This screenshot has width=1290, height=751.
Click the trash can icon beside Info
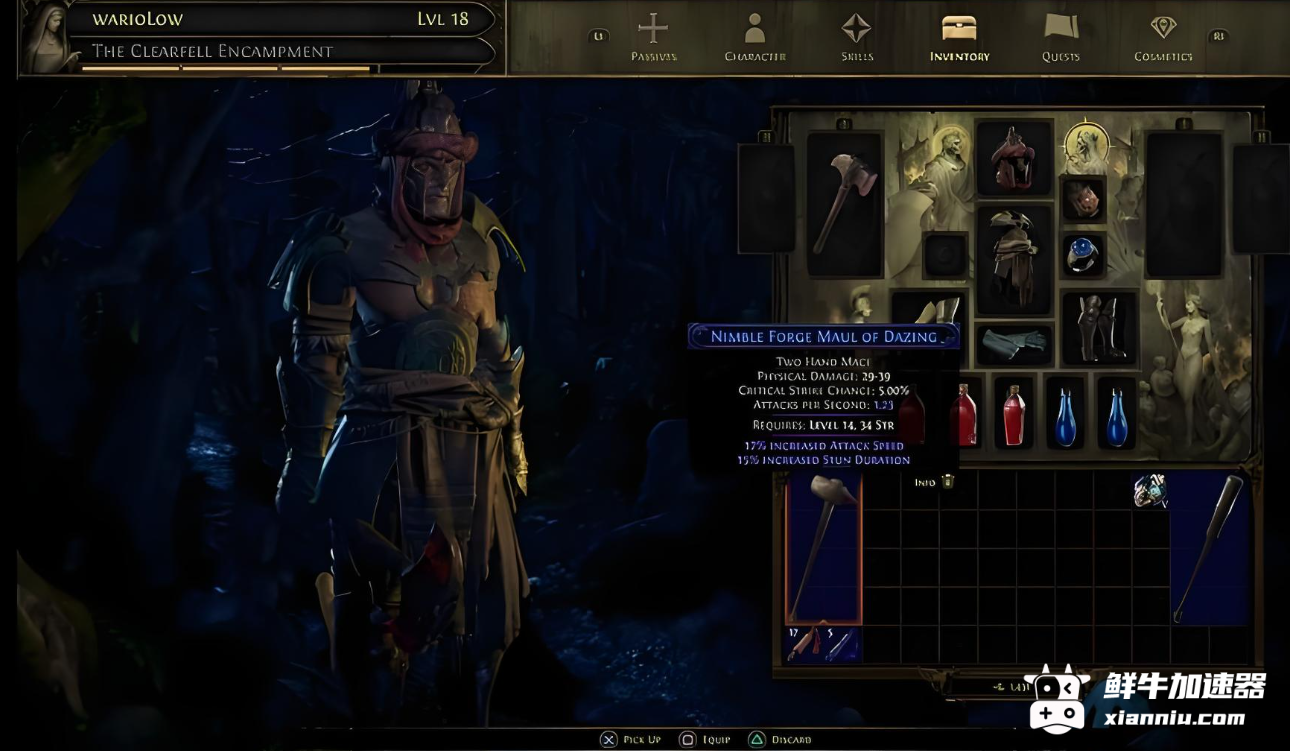point(948,482)
